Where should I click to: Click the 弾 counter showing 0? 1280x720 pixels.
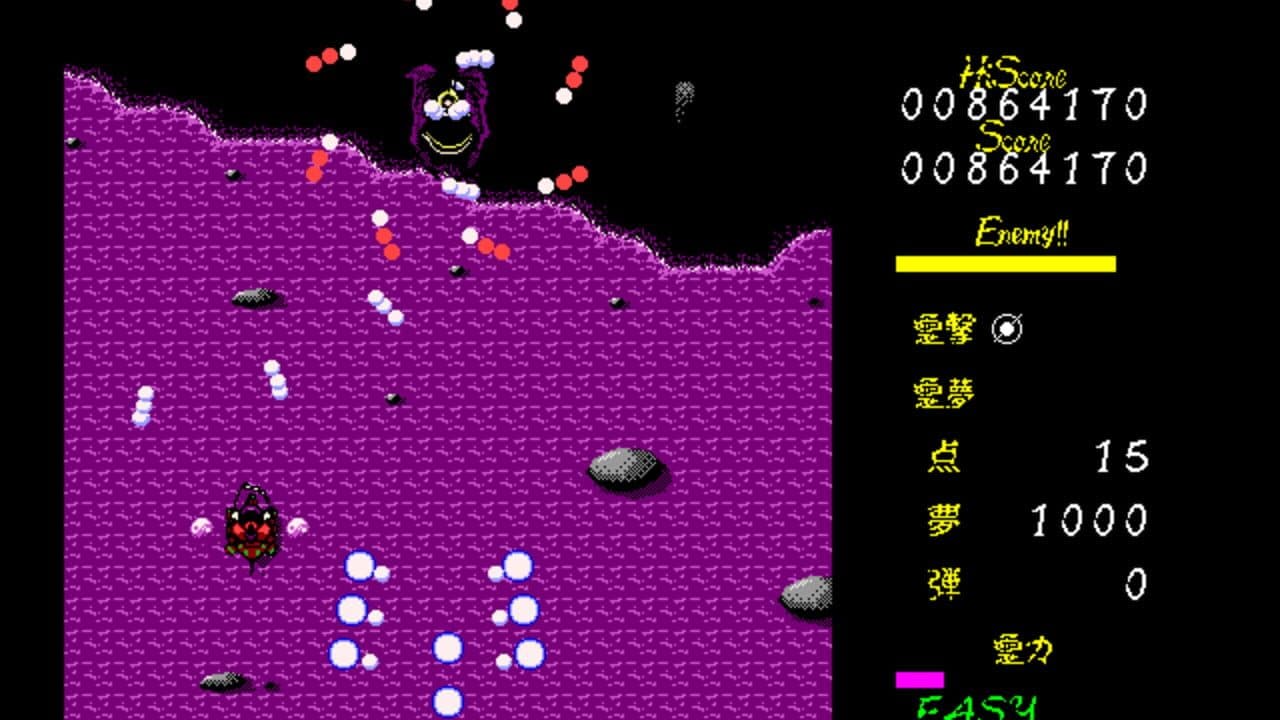[1135, 585]
